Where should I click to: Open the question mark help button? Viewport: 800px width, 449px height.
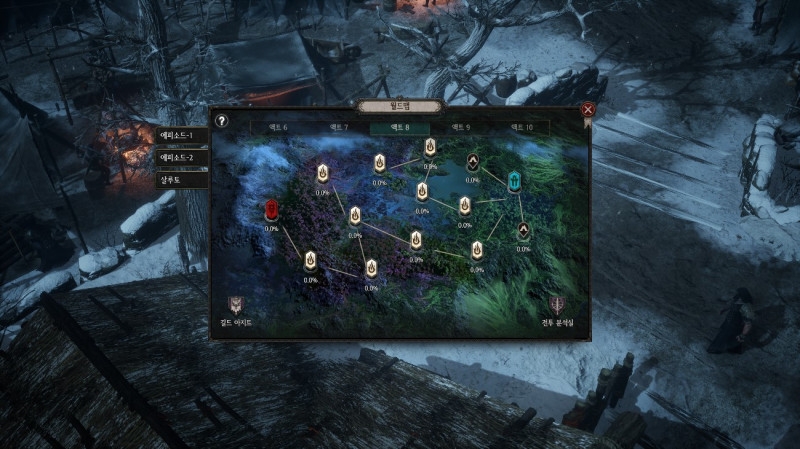pyautogui.click(x=222, y=121)
